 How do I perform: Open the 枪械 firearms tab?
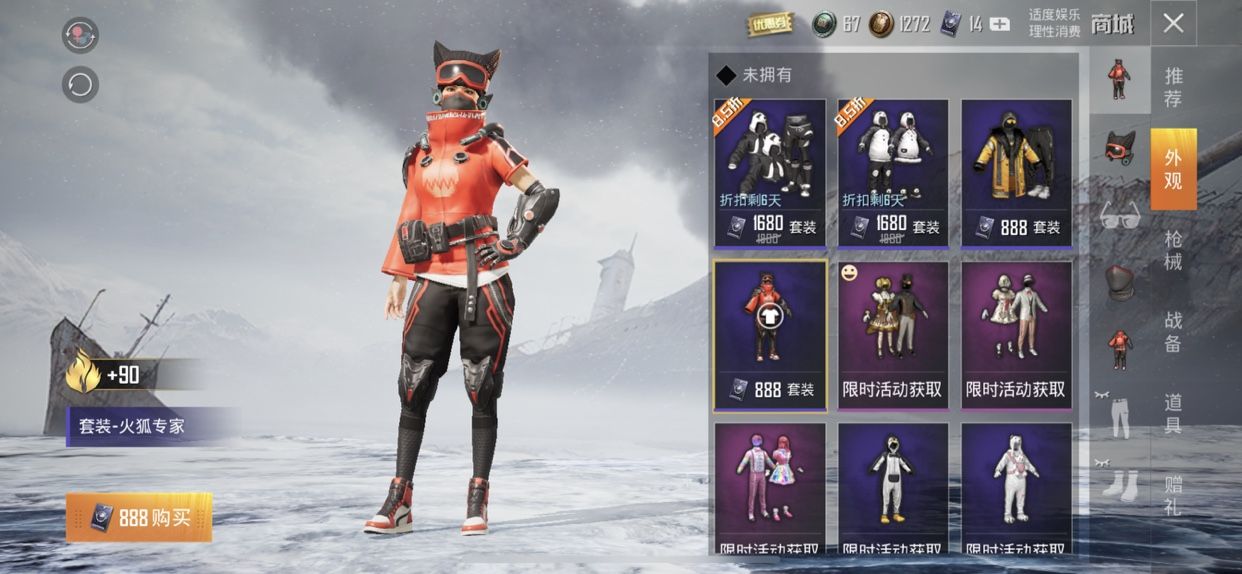coord(1173,251)
